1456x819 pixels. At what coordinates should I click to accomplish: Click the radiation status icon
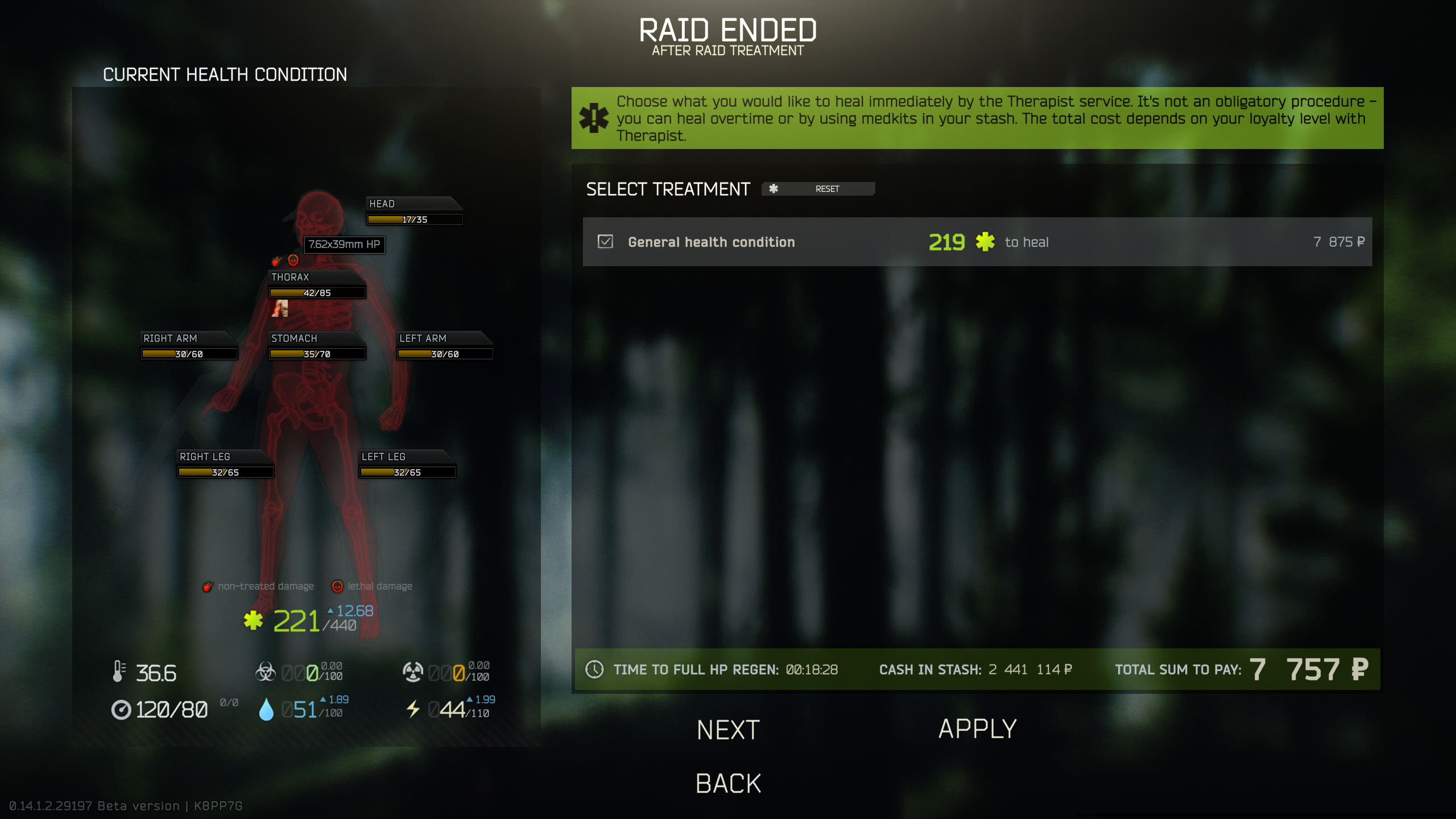413,671
